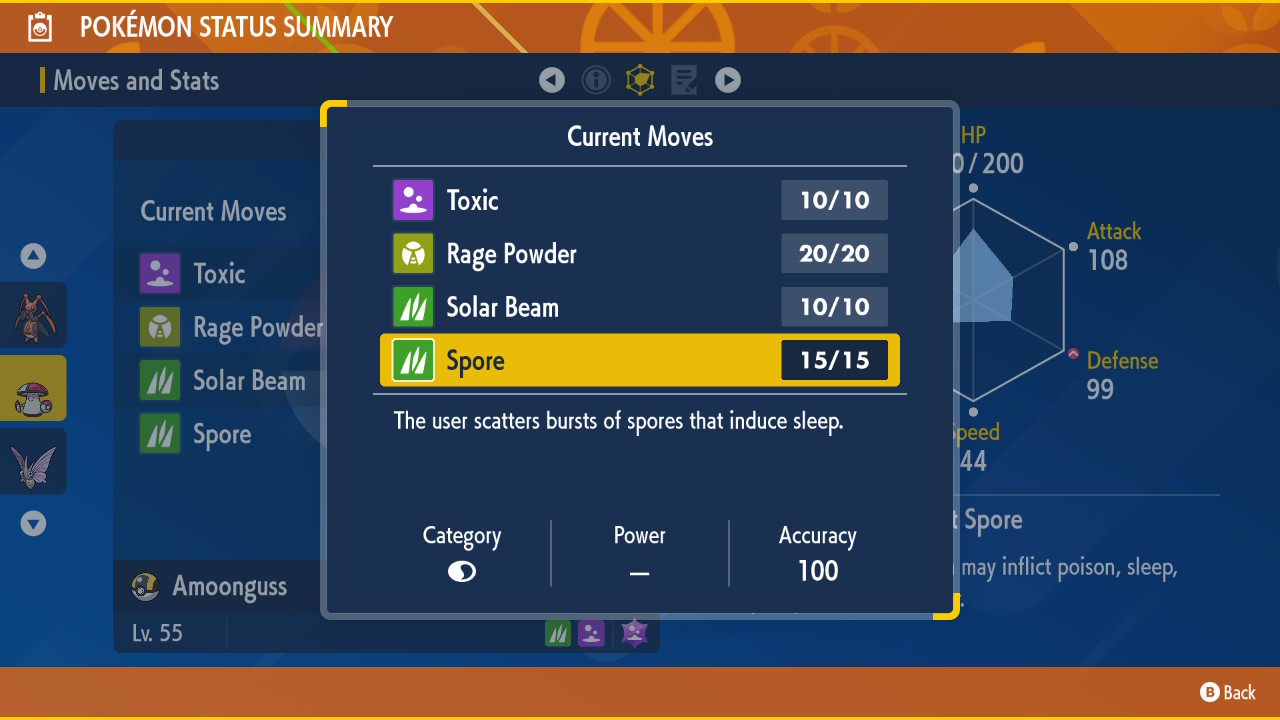Image resolution: width=1280 pixels, height=720 pixels.
Task: Open the Moves and Stats tab
Action: pos(136,80)
